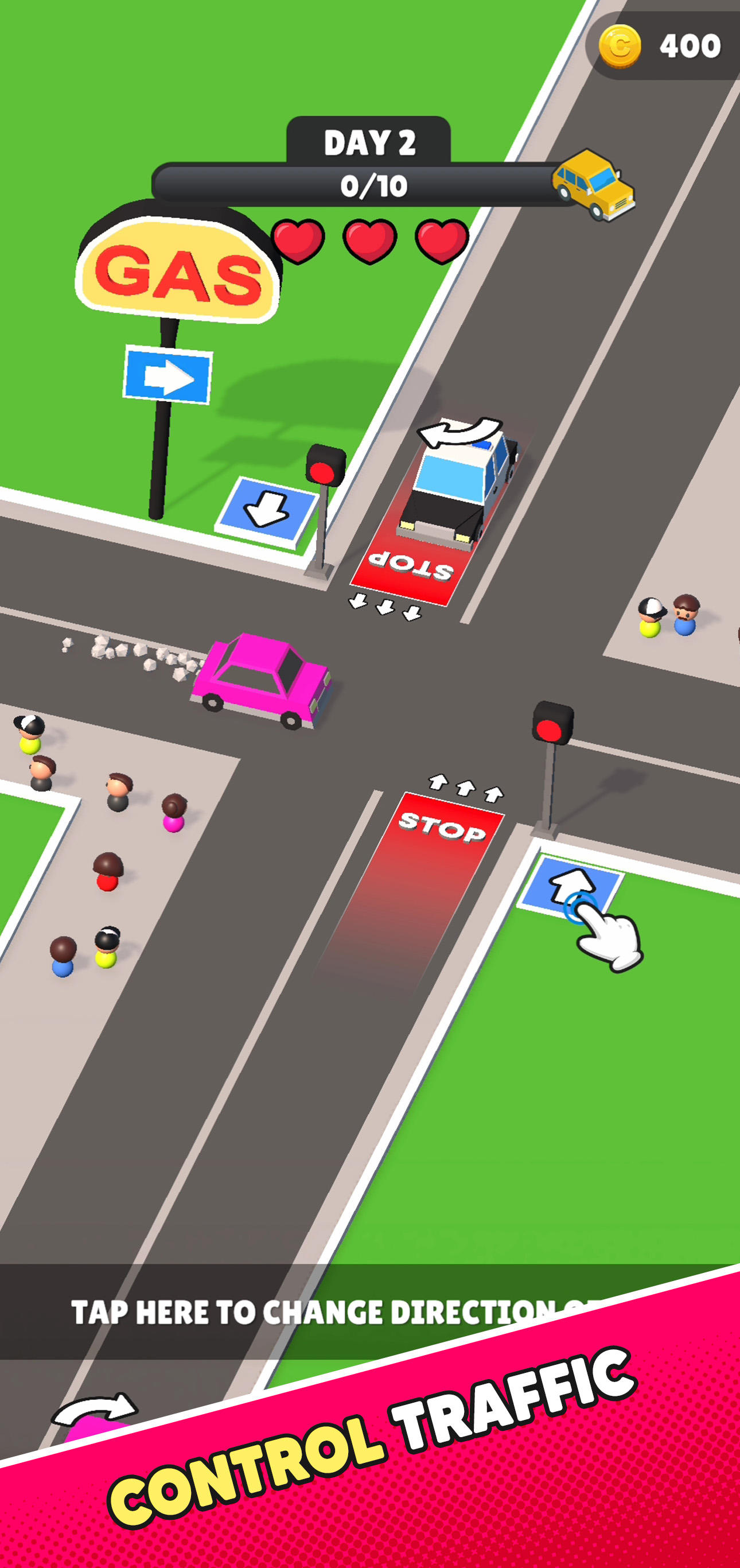Image resolution: width=740 pixels, height=1568 pixels.
Task: Tap the gold coin icon
Action: 621,48
